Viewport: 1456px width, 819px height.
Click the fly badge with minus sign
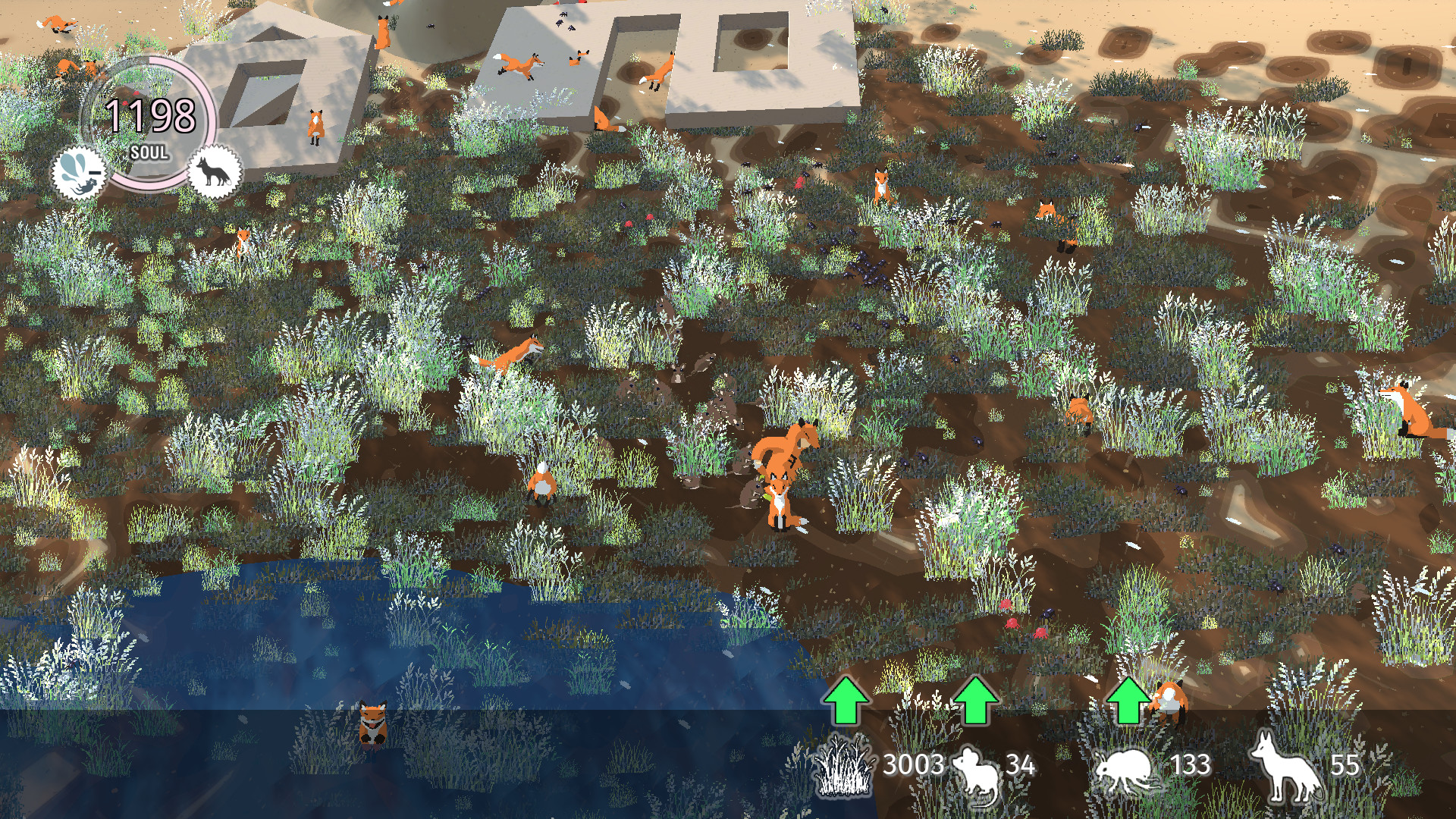[x=78, y=173]
